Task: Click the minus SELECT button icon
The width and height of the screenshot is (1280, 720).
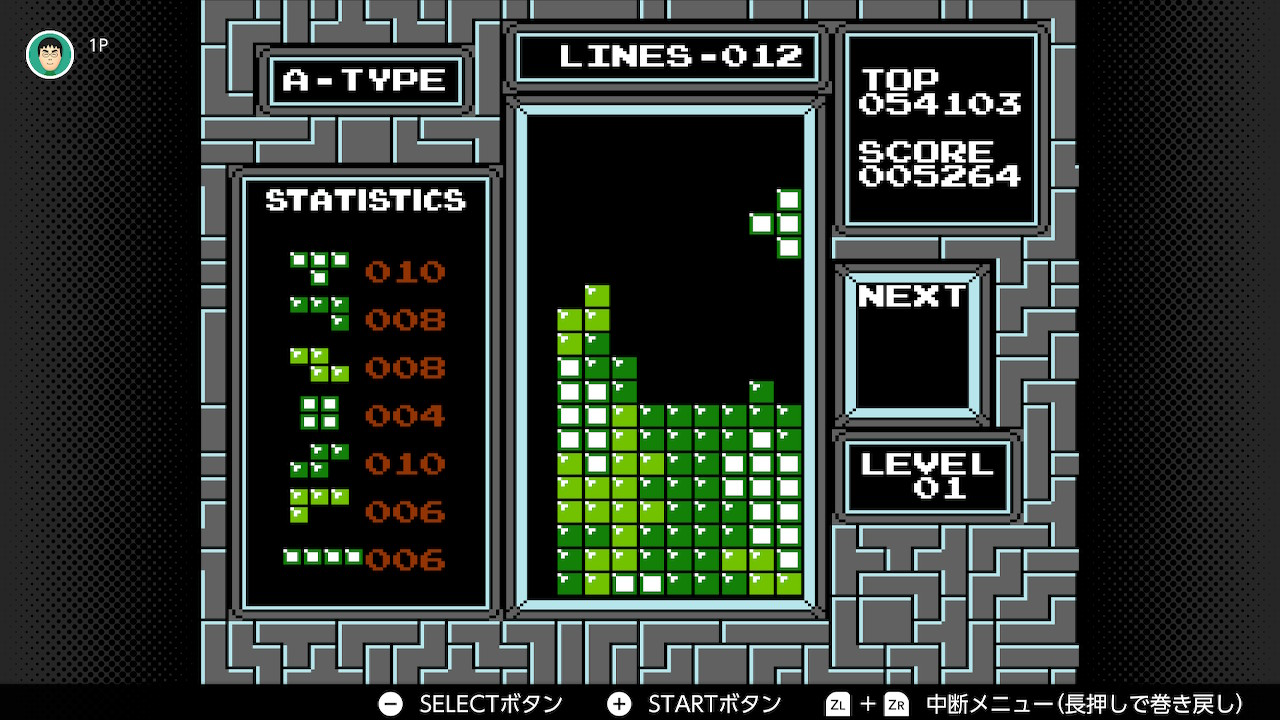Action: (x=389, y=703)
